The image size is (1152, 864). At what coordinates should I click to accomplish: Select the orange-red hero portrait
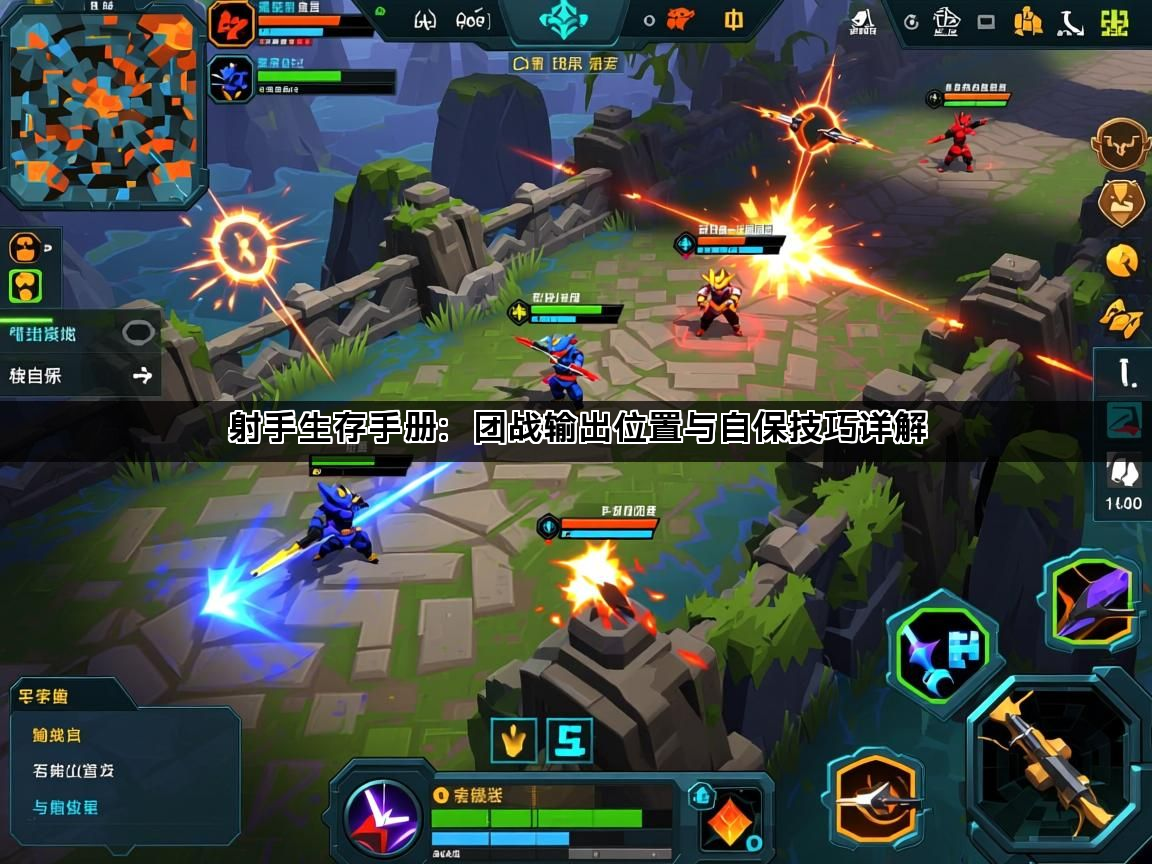point(231,24)
